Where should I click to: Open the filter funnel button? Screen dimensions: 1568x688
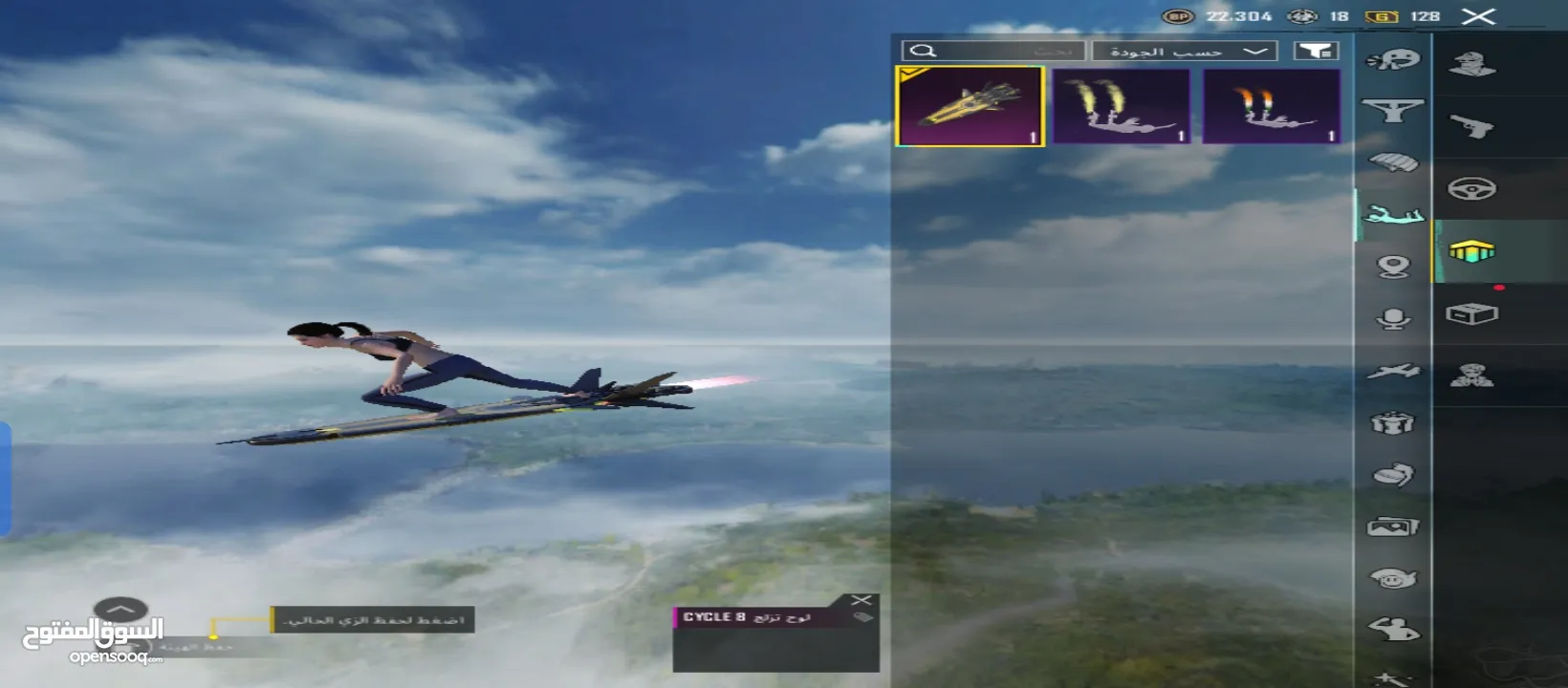click(1317, 51)
